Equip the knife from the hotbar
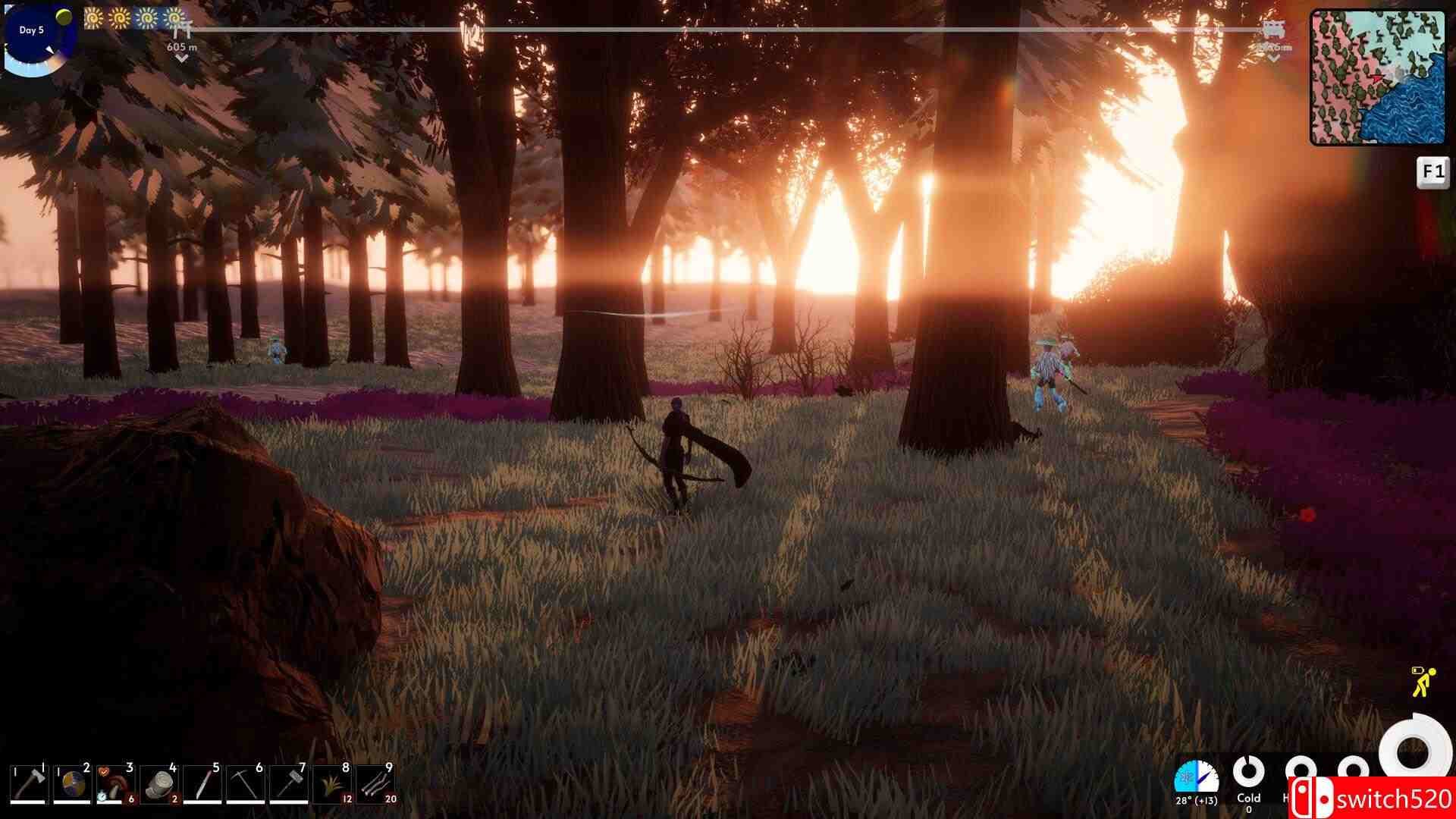The height and width of the screenshot is (819, 1456). pyautogui.click(x=202, y=783)
